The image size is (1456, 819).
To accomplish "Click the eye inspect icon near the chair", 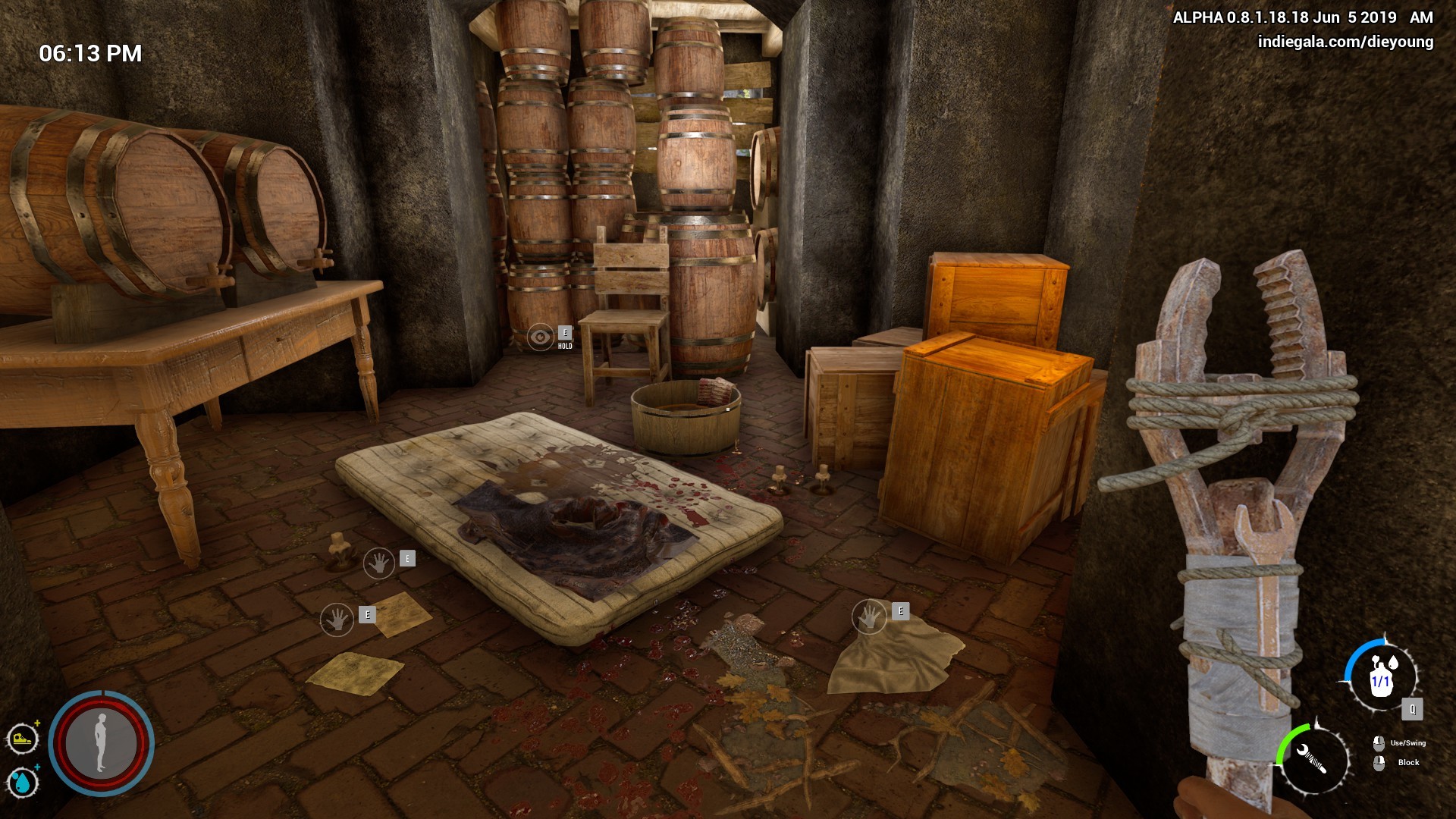I will [540, 335].
